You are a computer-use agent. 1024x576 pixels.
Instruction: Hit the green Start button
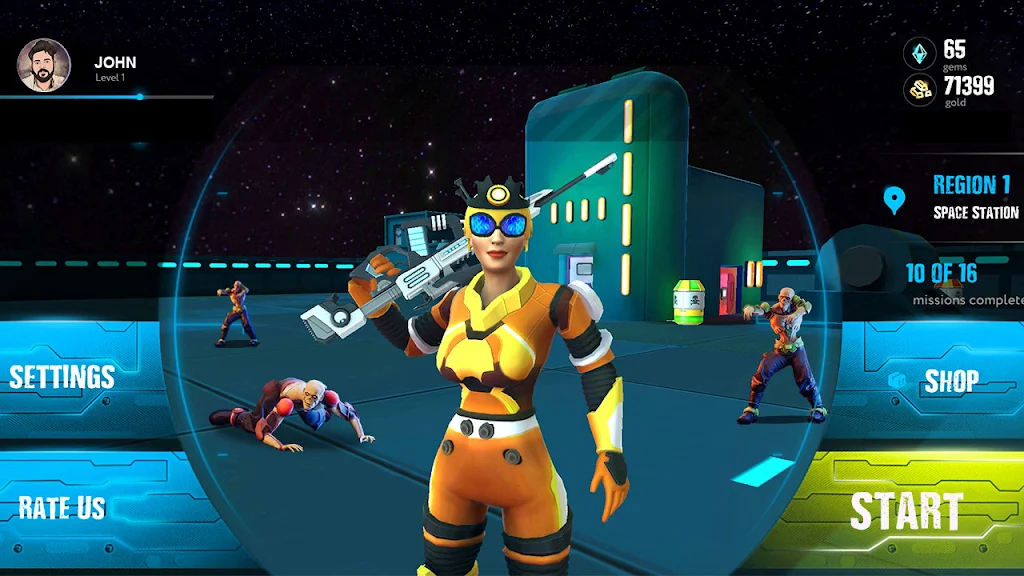[905, 511]
